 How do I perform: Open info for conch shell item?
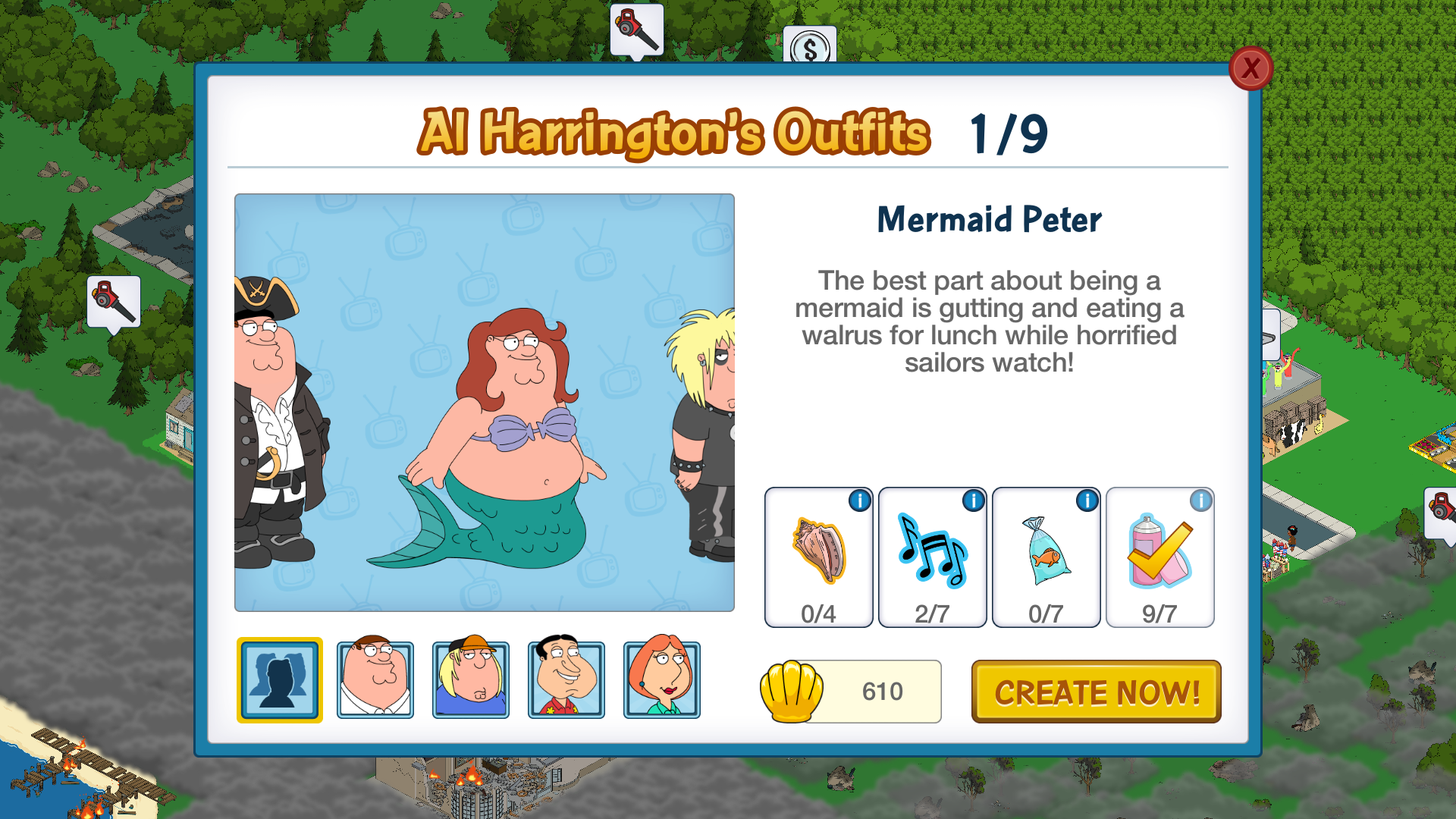(859, 501)
